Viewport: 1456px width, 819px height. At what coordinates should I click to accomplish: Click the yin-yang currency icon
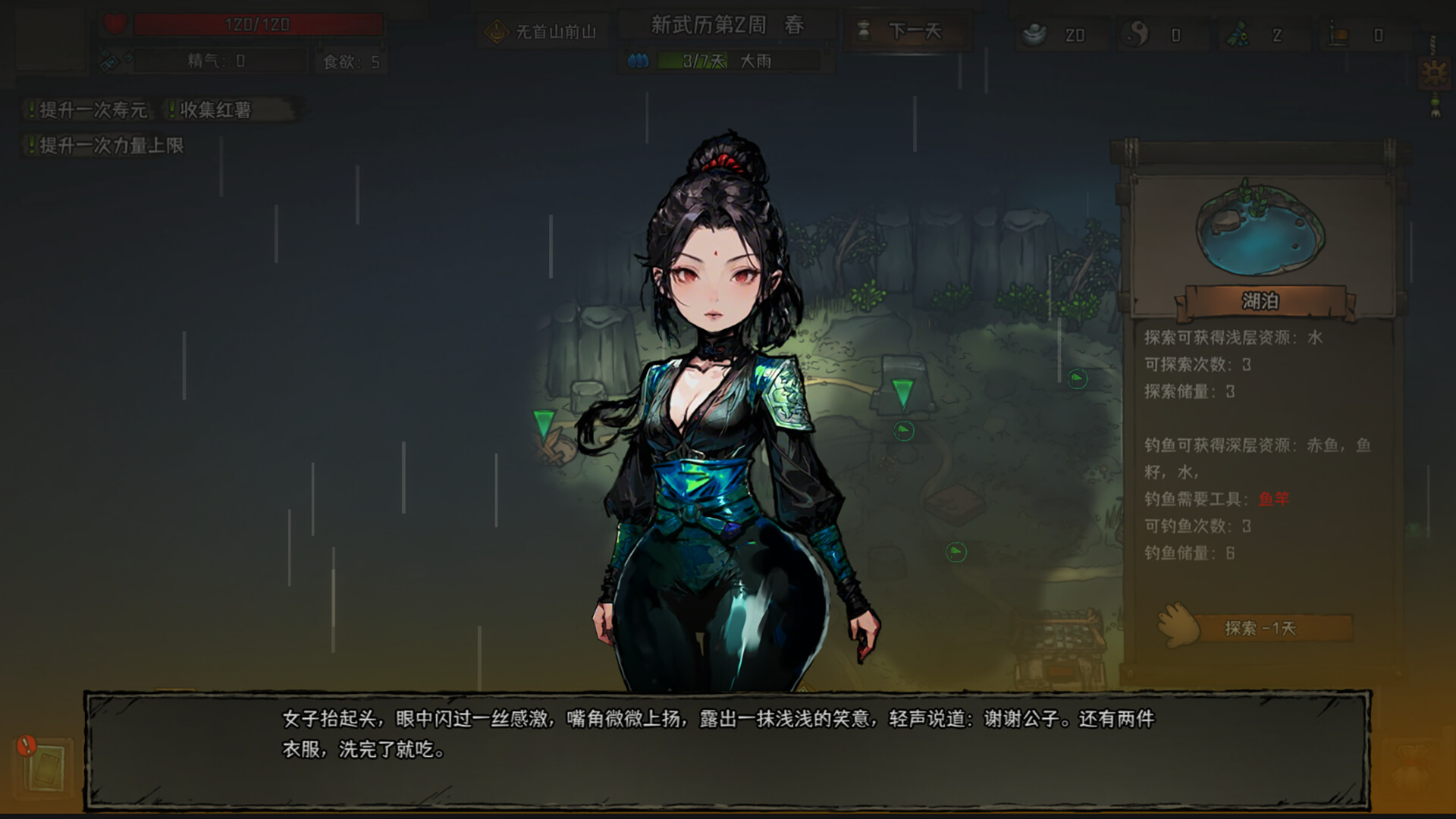point(1135,32)
